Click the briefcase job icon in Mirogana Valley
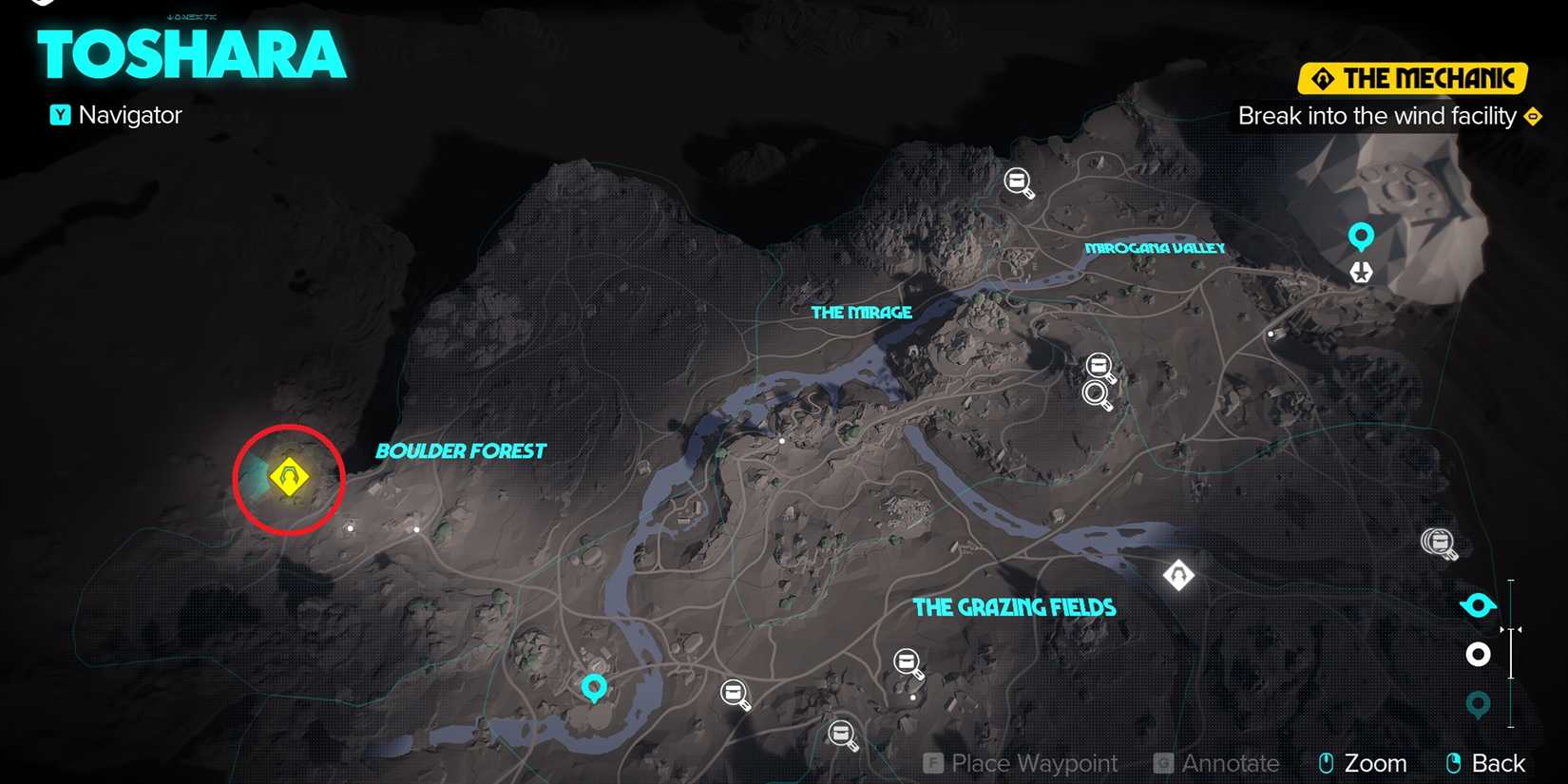The width and height of the screenshot is (1568, 784). (x=1017, y=182)
